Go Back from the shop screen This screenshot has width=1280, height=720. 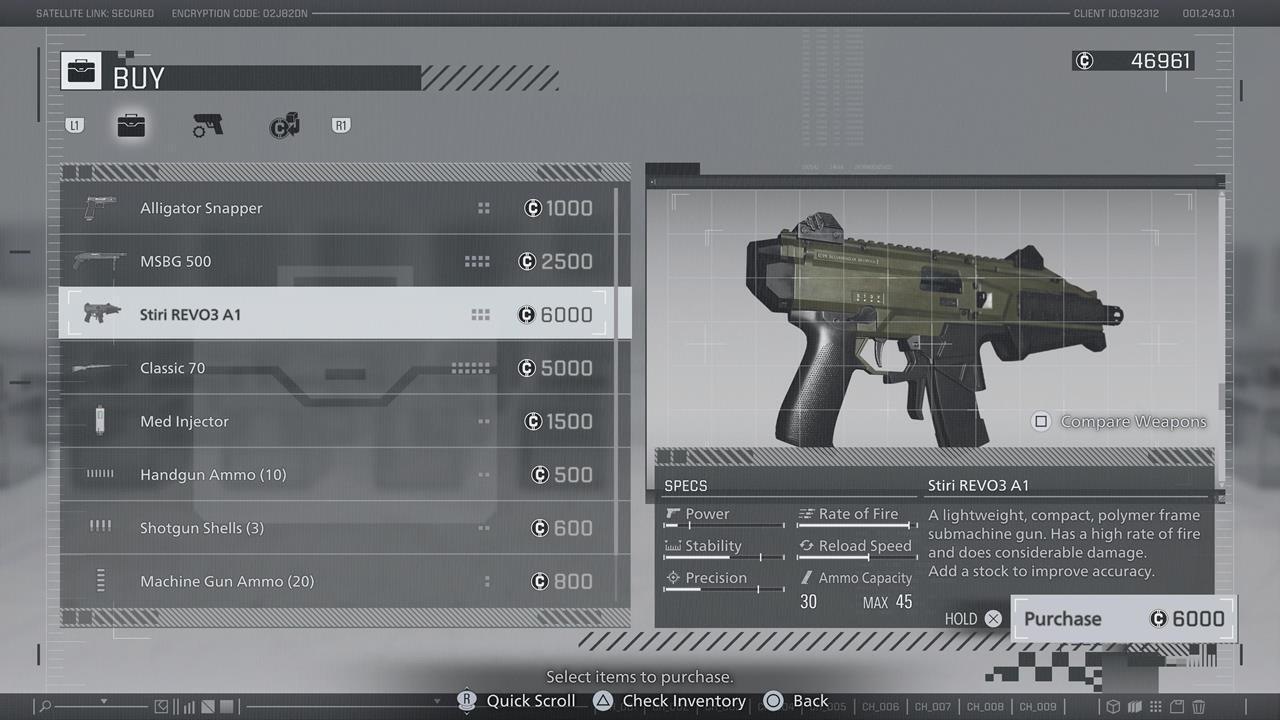[796, 701]
